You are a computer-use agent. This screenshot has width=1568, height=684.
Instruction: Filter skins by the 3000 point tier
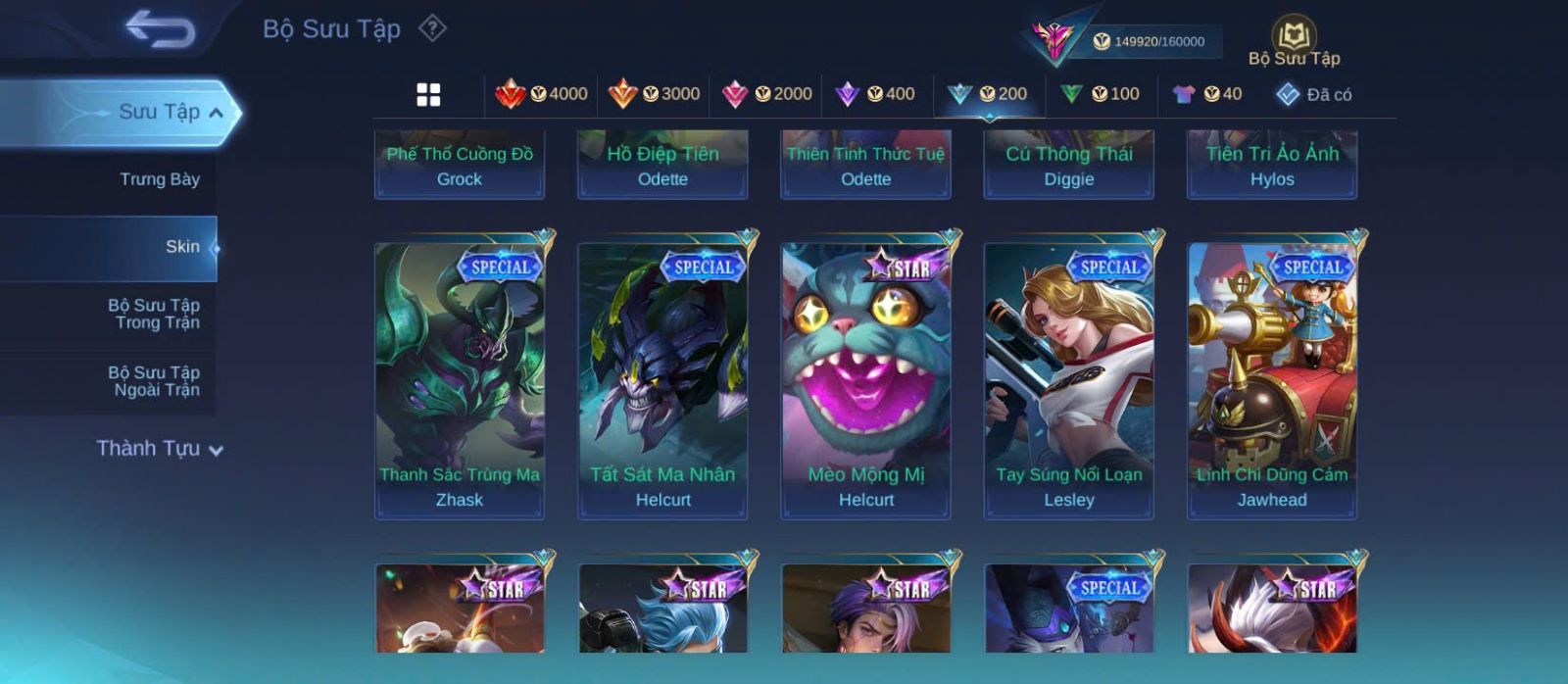coord(655,94)
